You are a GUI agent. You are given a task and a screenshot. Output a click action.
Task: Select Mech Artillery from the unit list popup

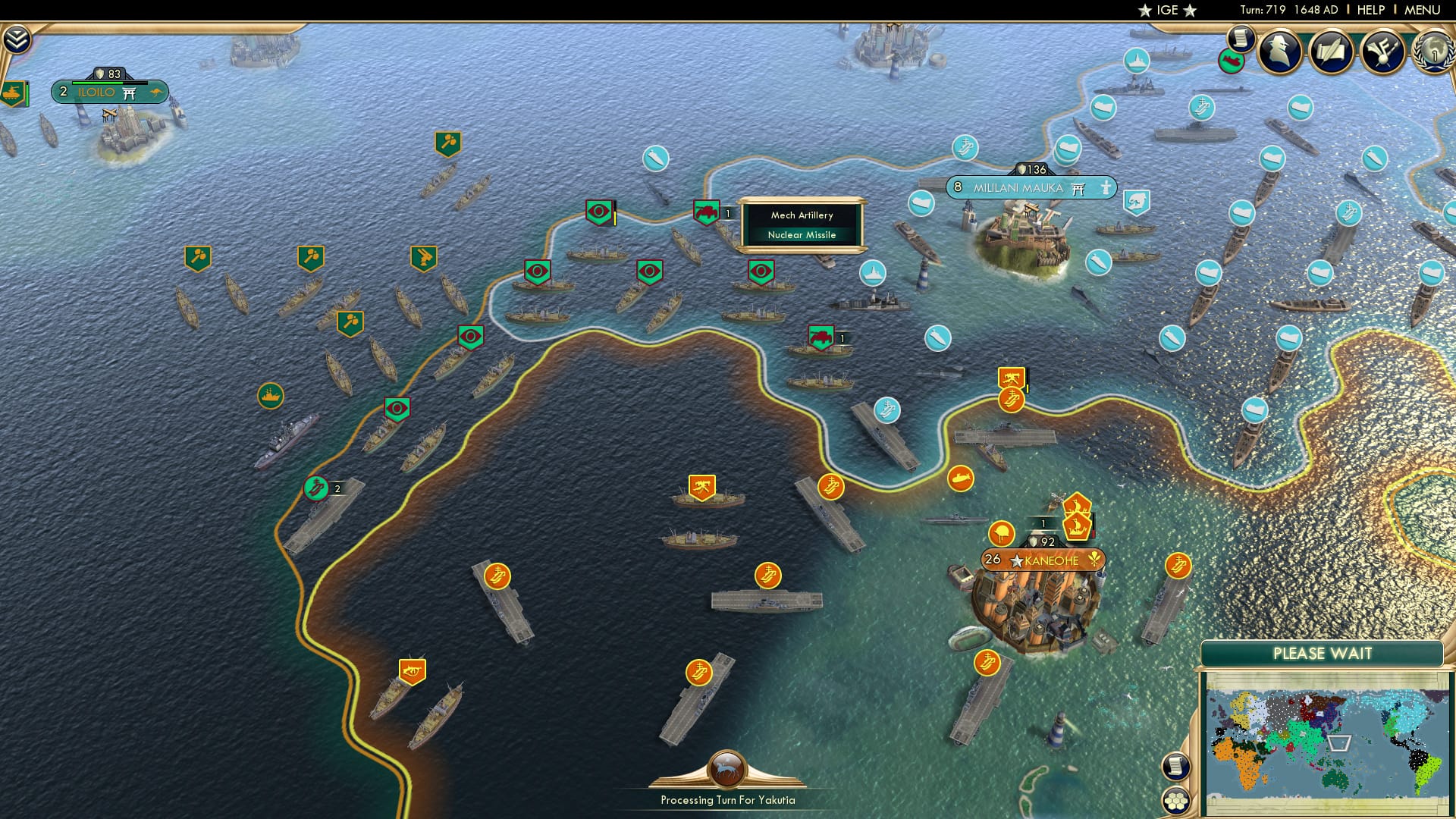point(801,215)
